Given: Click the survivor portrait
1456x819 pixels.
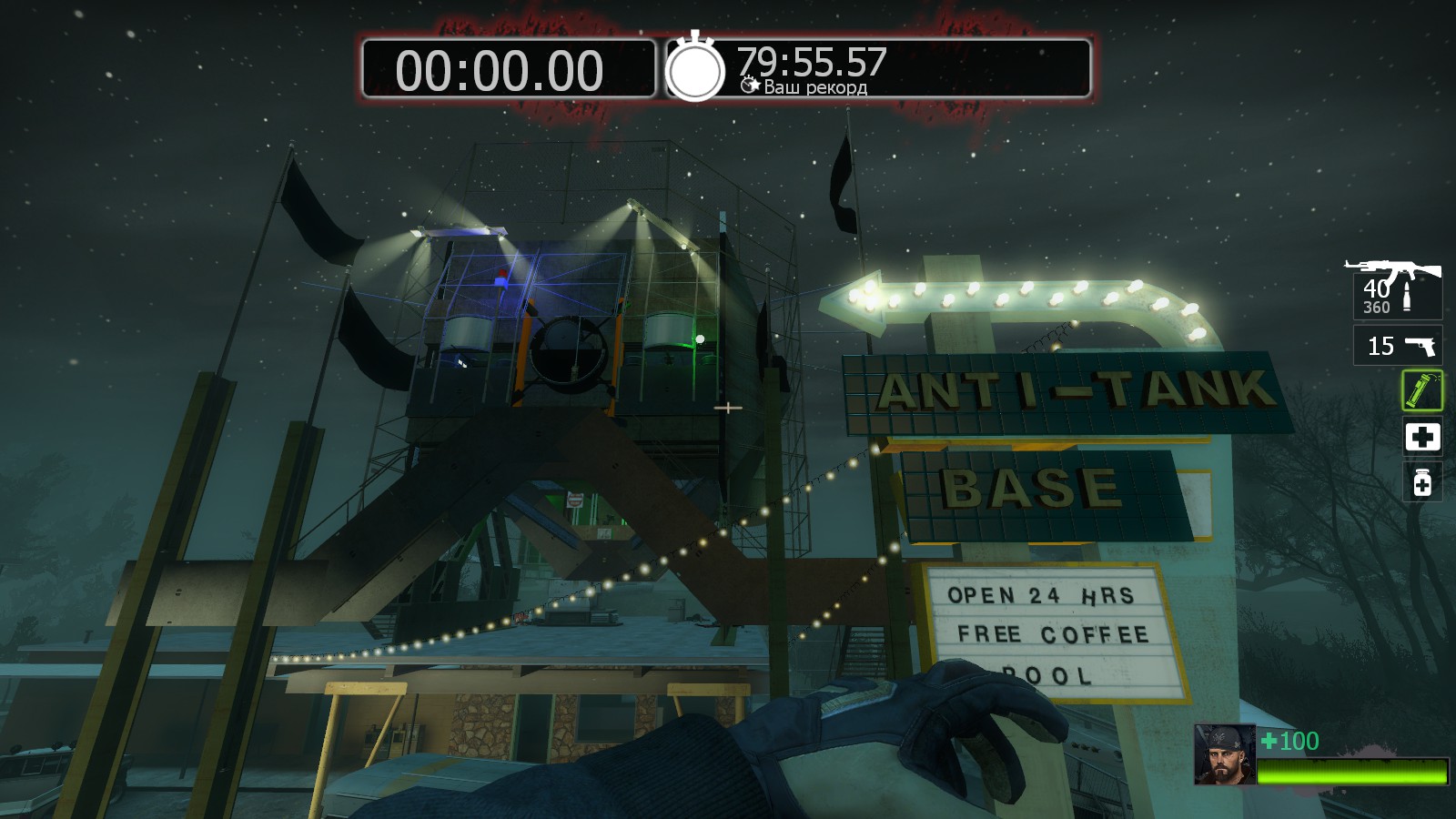Looking at the screenshot, I should 1225,754.
